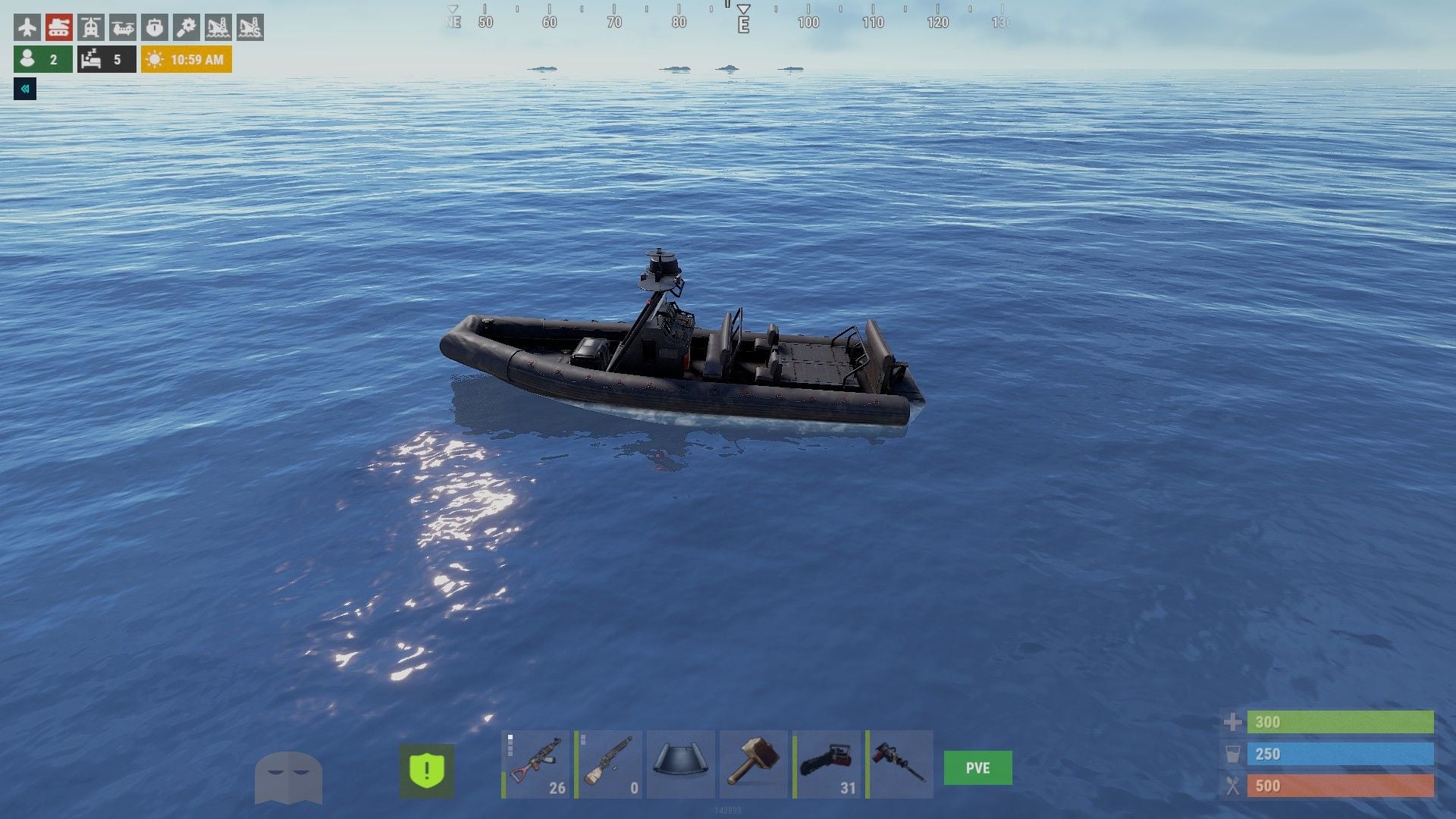Select the patrol helicopter event icon

(x=90, y=27)
